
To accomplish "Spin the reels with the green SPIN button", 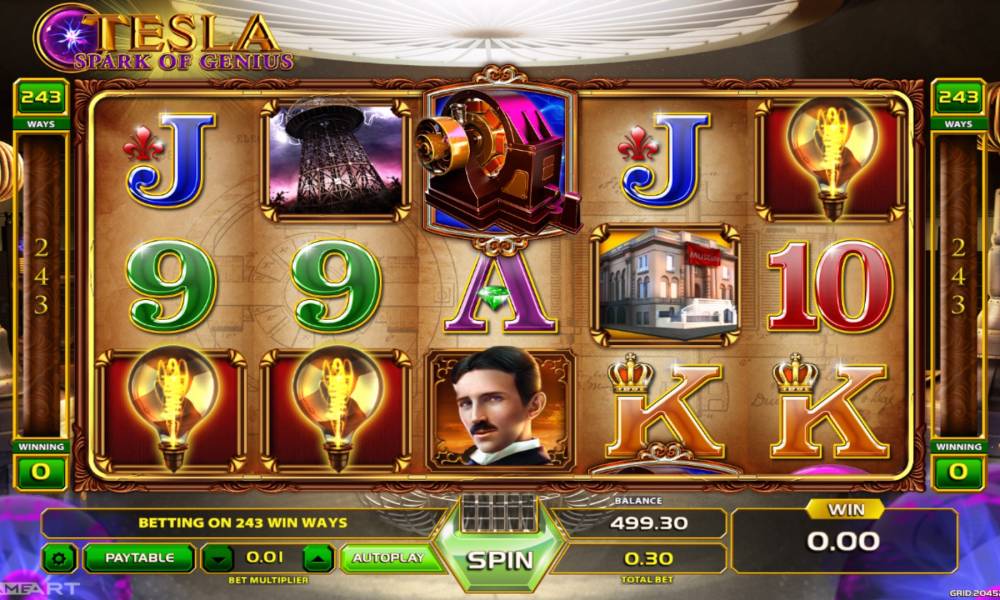I will point(500,559).
